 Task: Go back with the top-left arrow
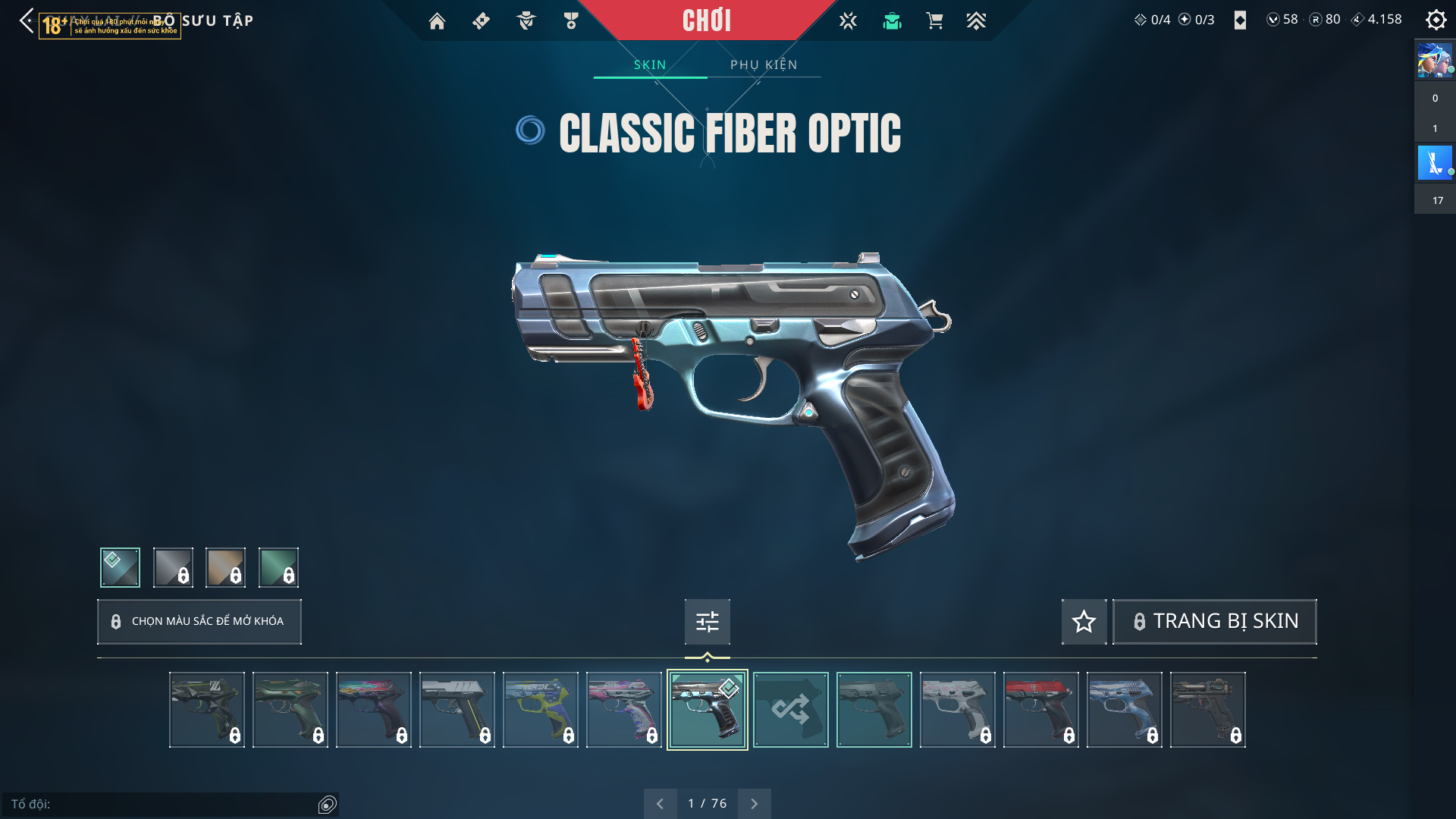pyautogui.click(x=27, y=20)
